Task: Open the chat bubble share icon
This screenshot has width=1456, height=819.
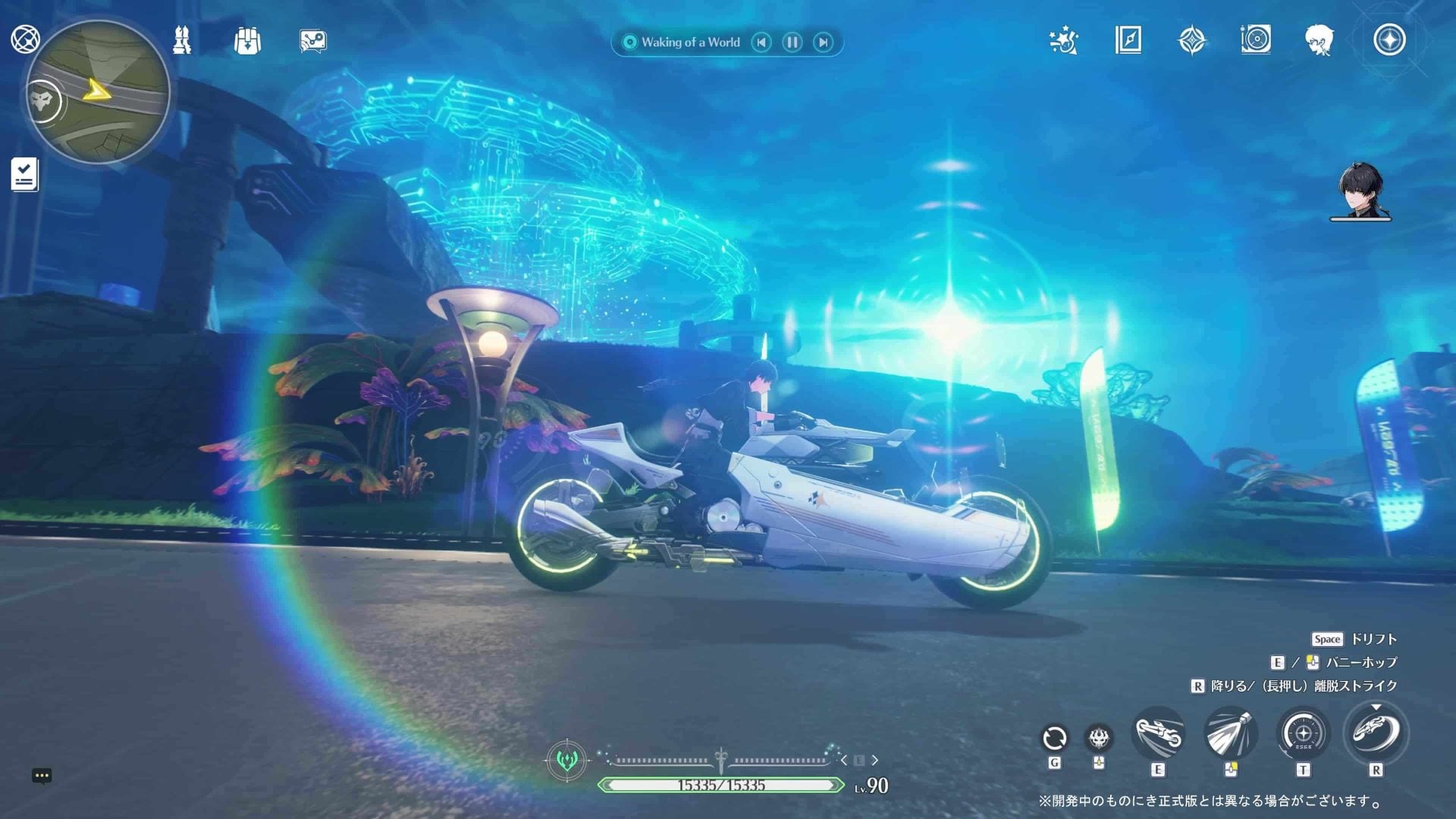Action: tap(312, 41)
